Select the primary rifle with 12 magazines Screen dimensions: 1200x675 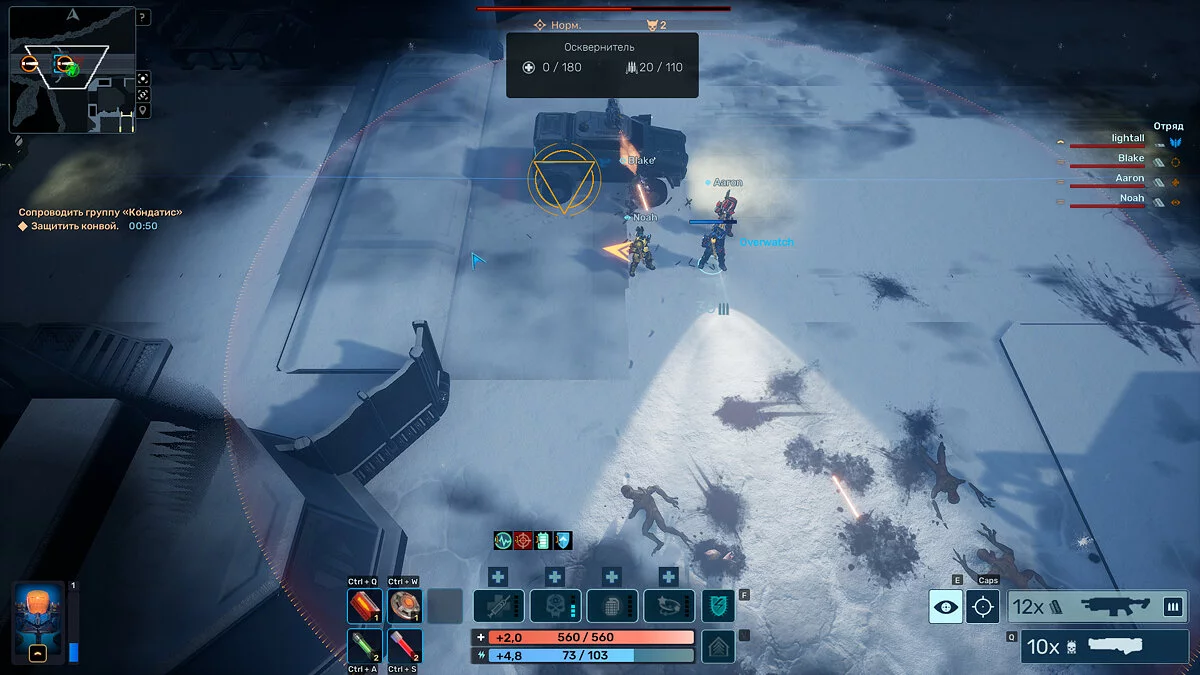1097,606
